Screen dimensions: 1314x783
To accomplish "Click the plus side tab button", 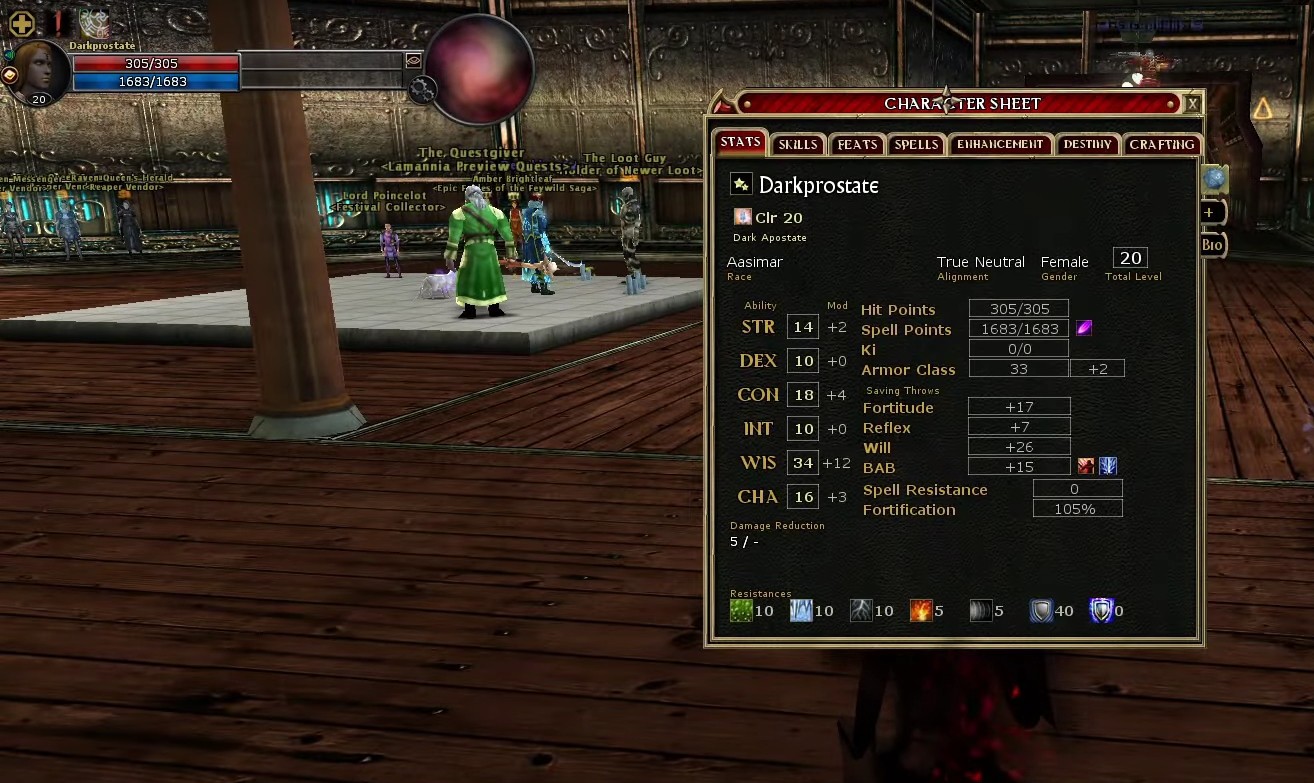I will [1209, 212].
